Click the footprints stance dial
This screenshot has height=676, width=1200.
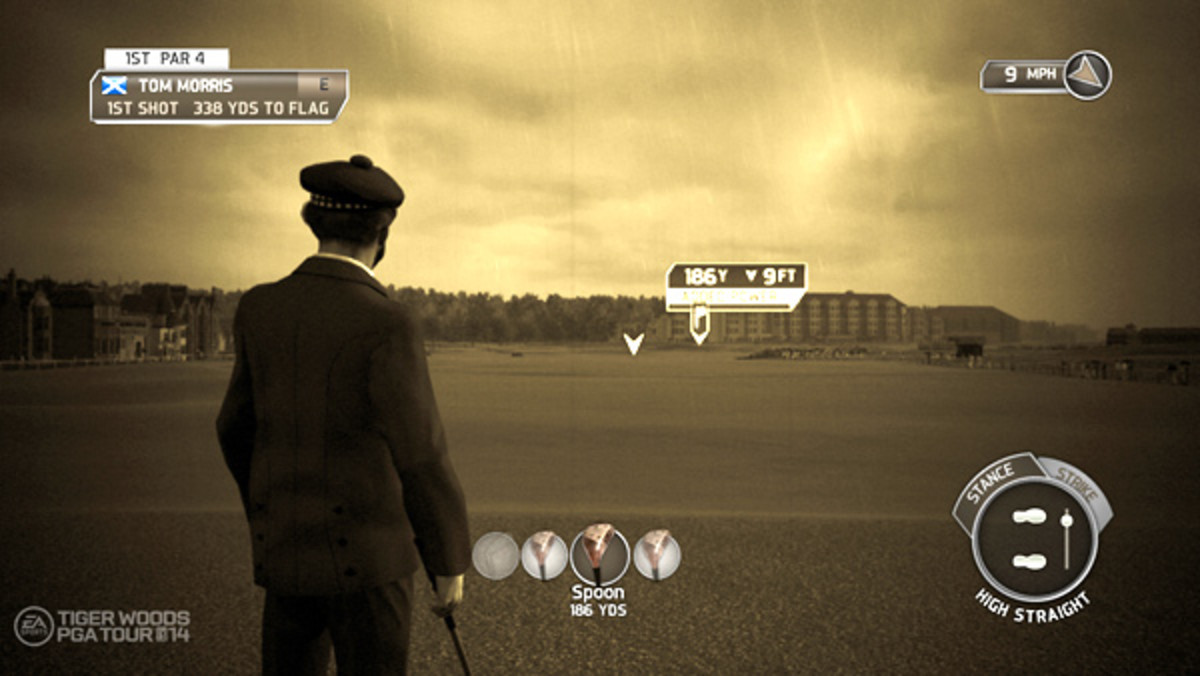click(1029, 538)
